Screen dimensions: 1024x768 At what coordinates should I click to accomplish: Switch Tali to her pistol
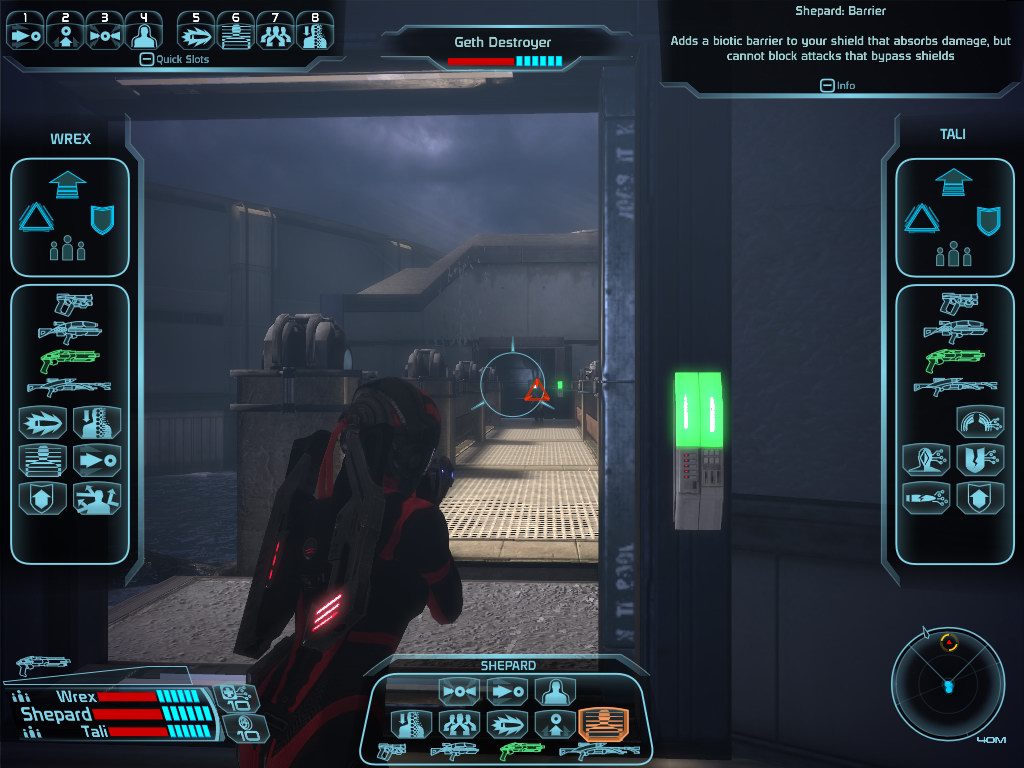(957, 303)
